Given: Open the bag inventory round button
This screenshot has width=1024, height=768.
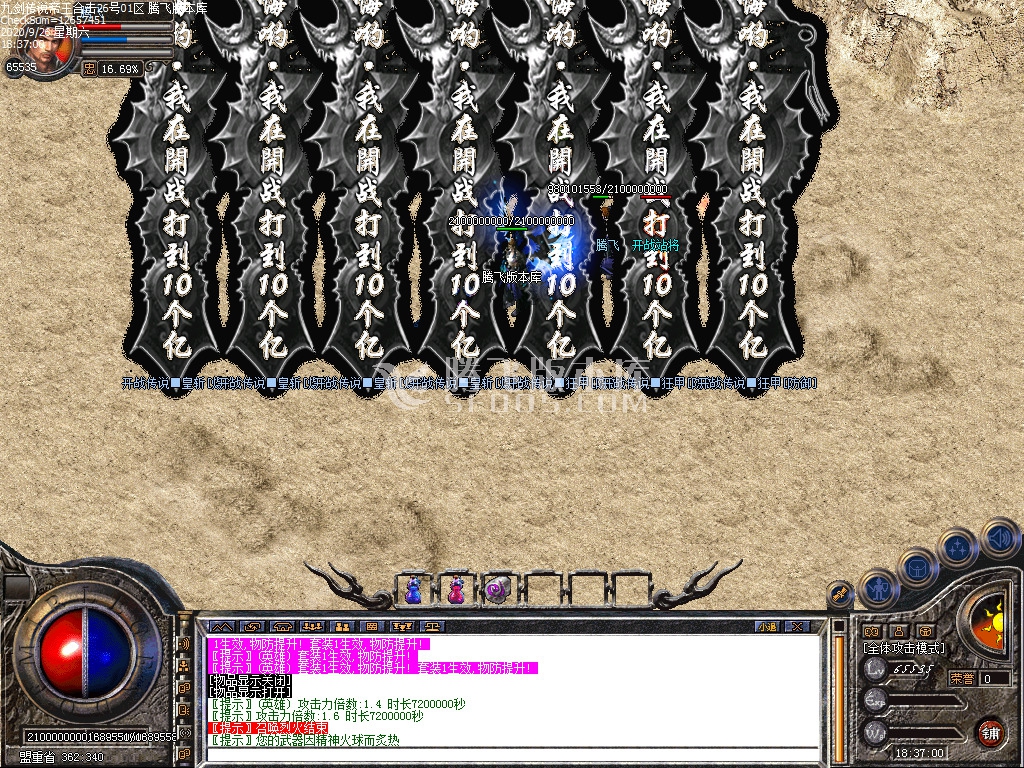Looking at the screenshot, I should [917, 568].
